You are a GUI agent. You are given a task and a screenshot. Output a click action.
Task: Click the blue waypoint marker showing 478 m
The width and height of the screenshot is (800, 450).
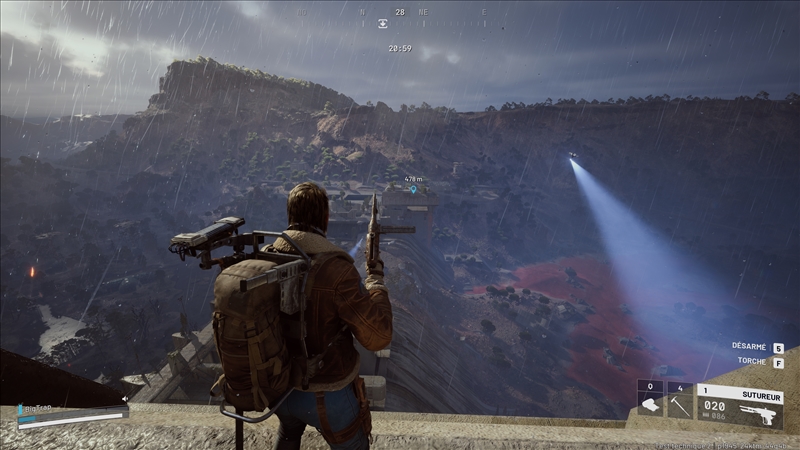tap(413, 189)
